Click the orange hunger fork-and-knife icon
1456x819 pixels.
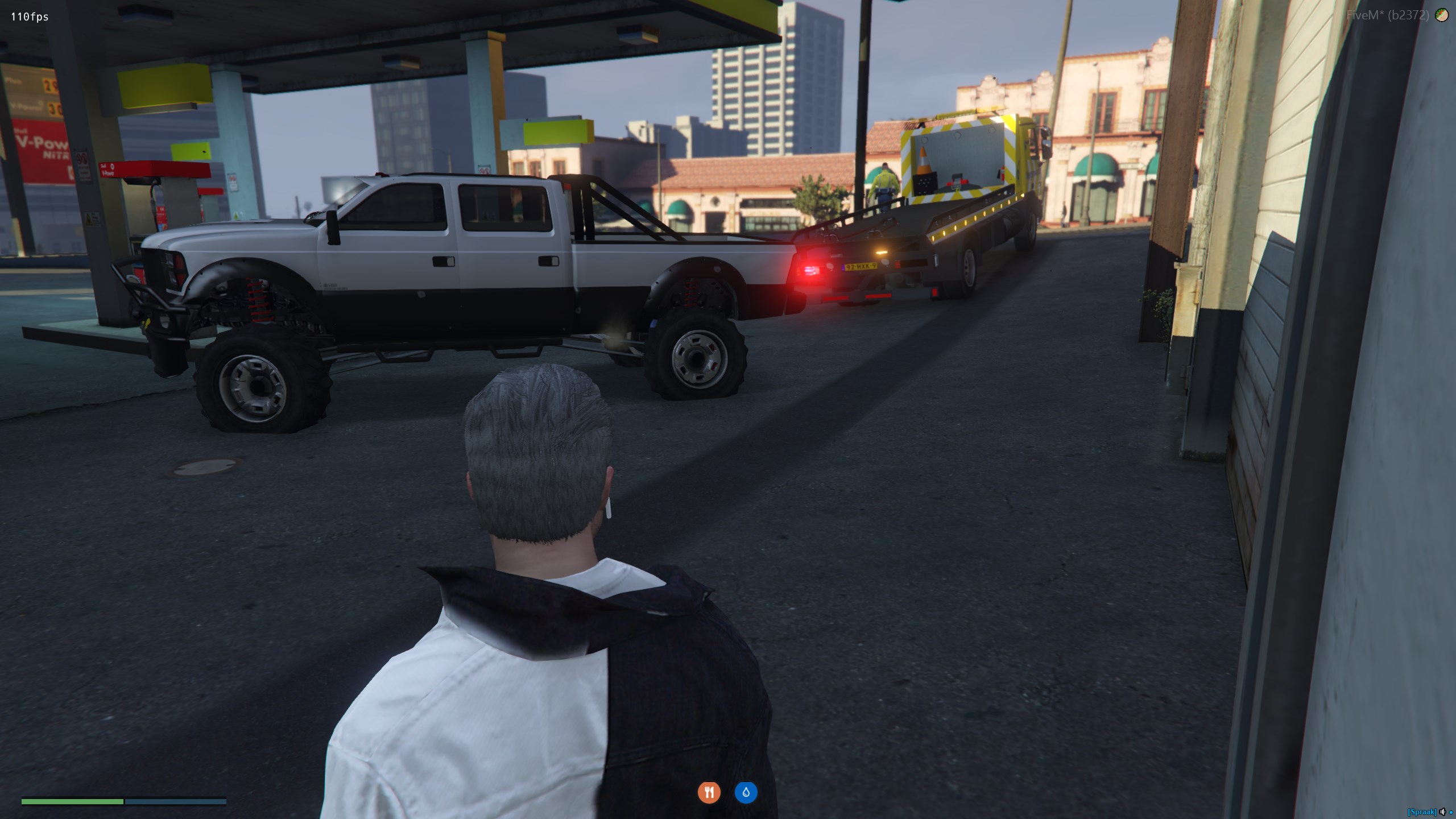709,792
